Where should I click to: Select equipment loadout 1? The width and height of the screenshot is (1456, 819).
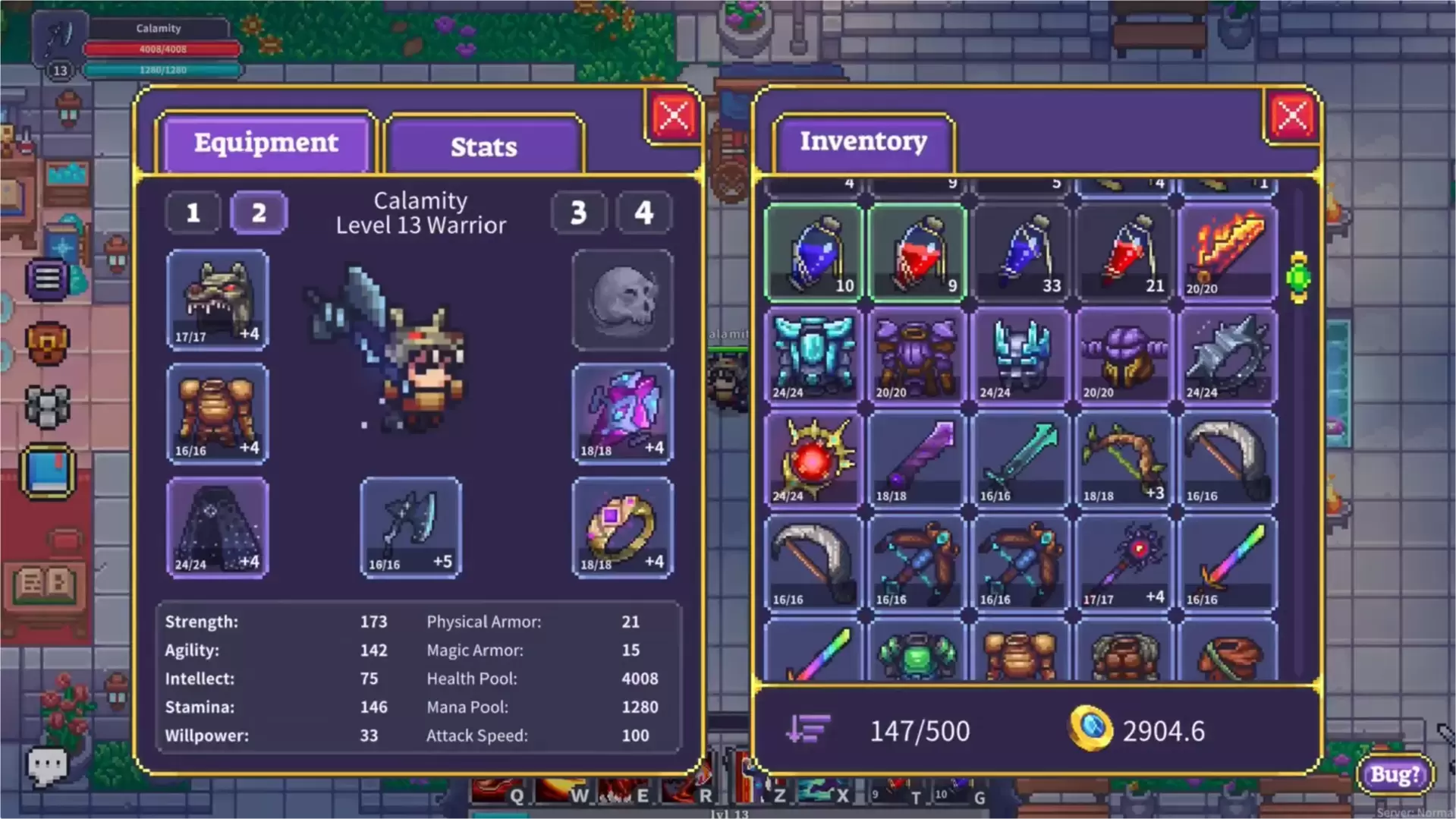coord(193,213)
